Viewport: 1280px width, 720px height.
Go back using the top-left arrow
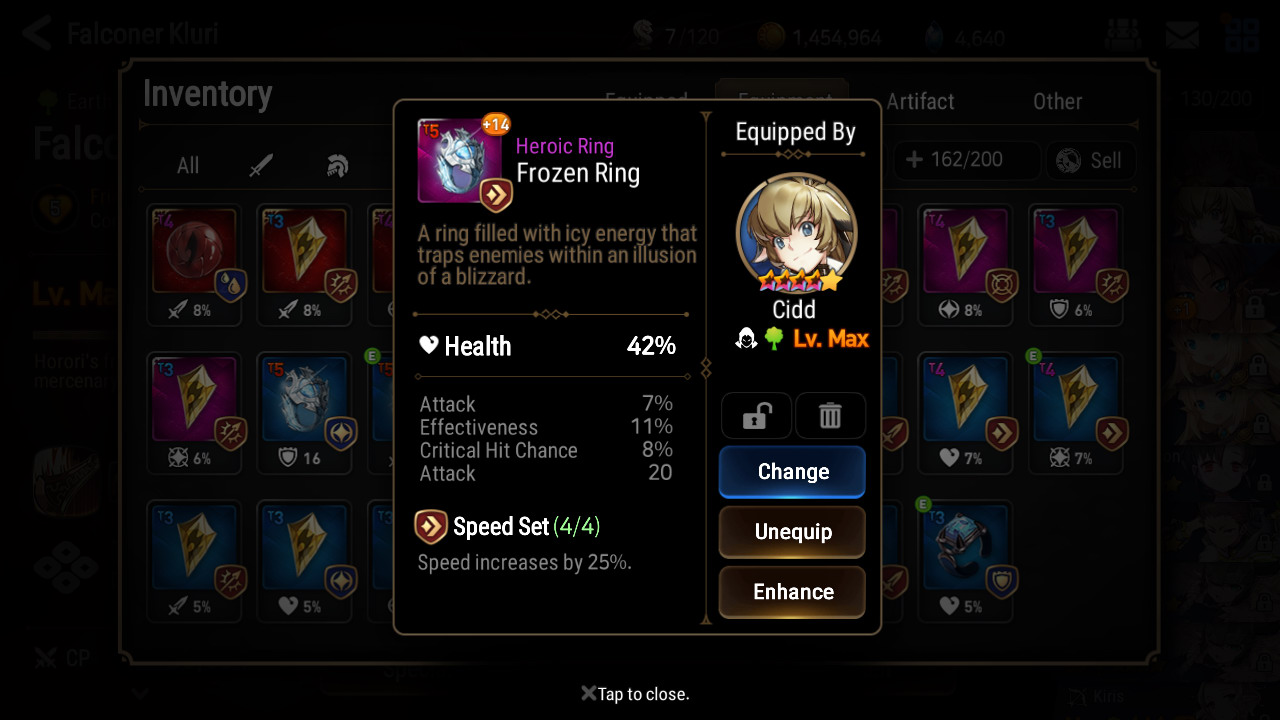click(x=37, y=33)
